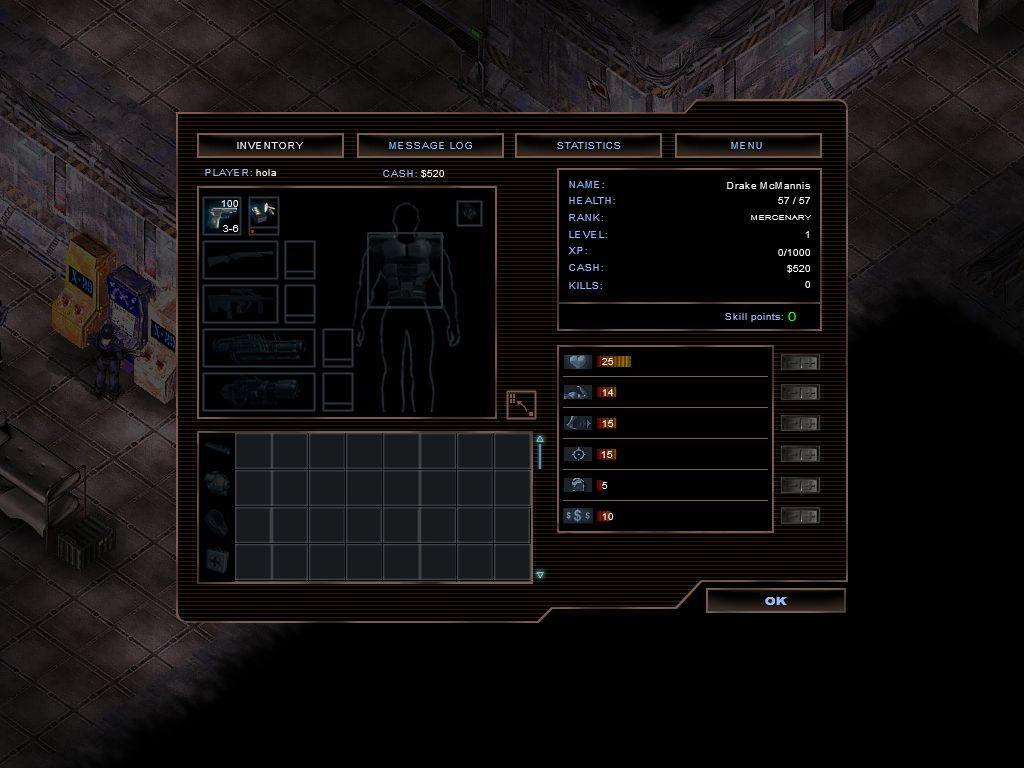The width and height of the screenshot is (1024, 768).
Task: Adjust the heart health skill stepper
Action: coord(800,362)
